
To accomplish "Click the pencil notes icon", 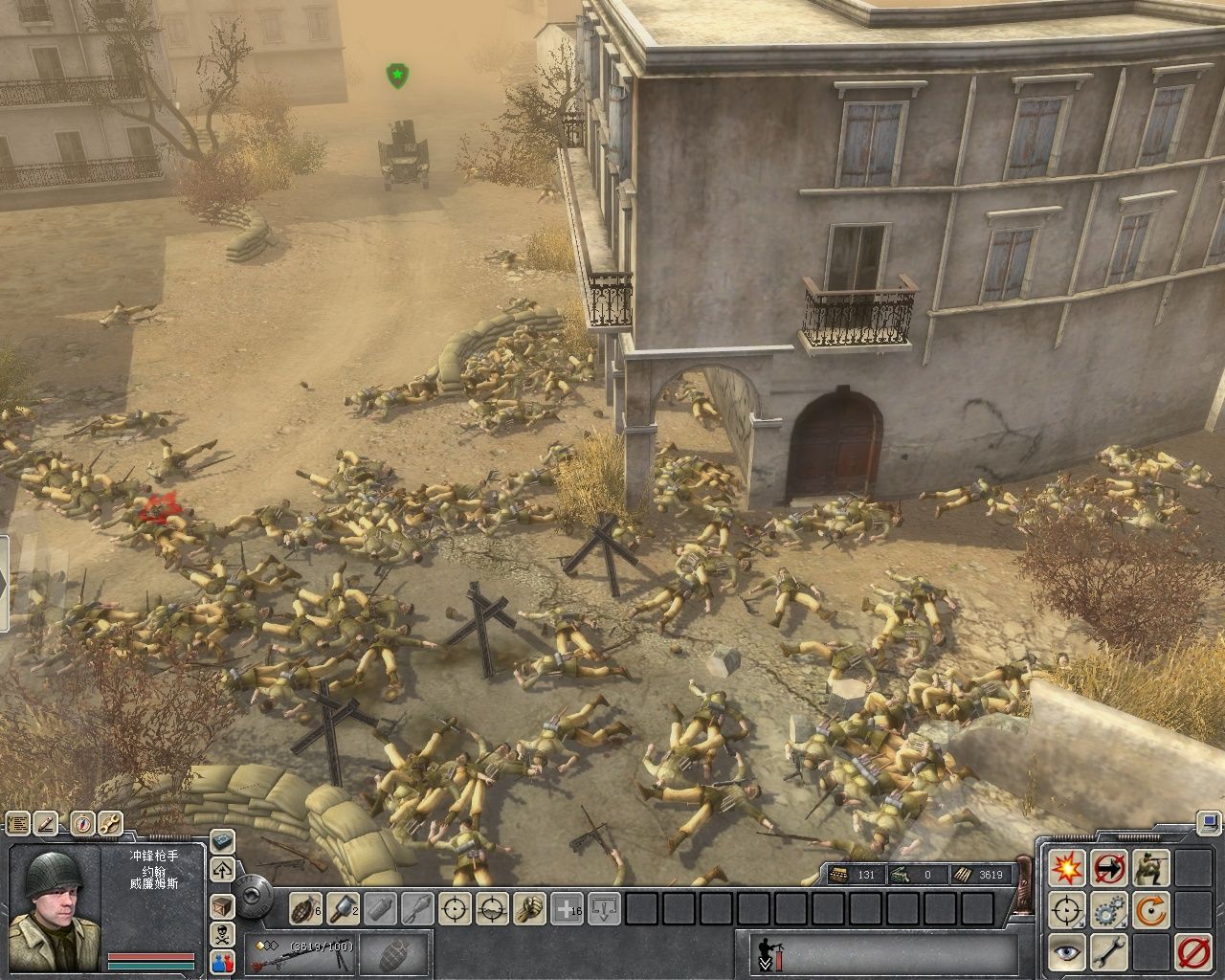I will click(x=46, y=823).
